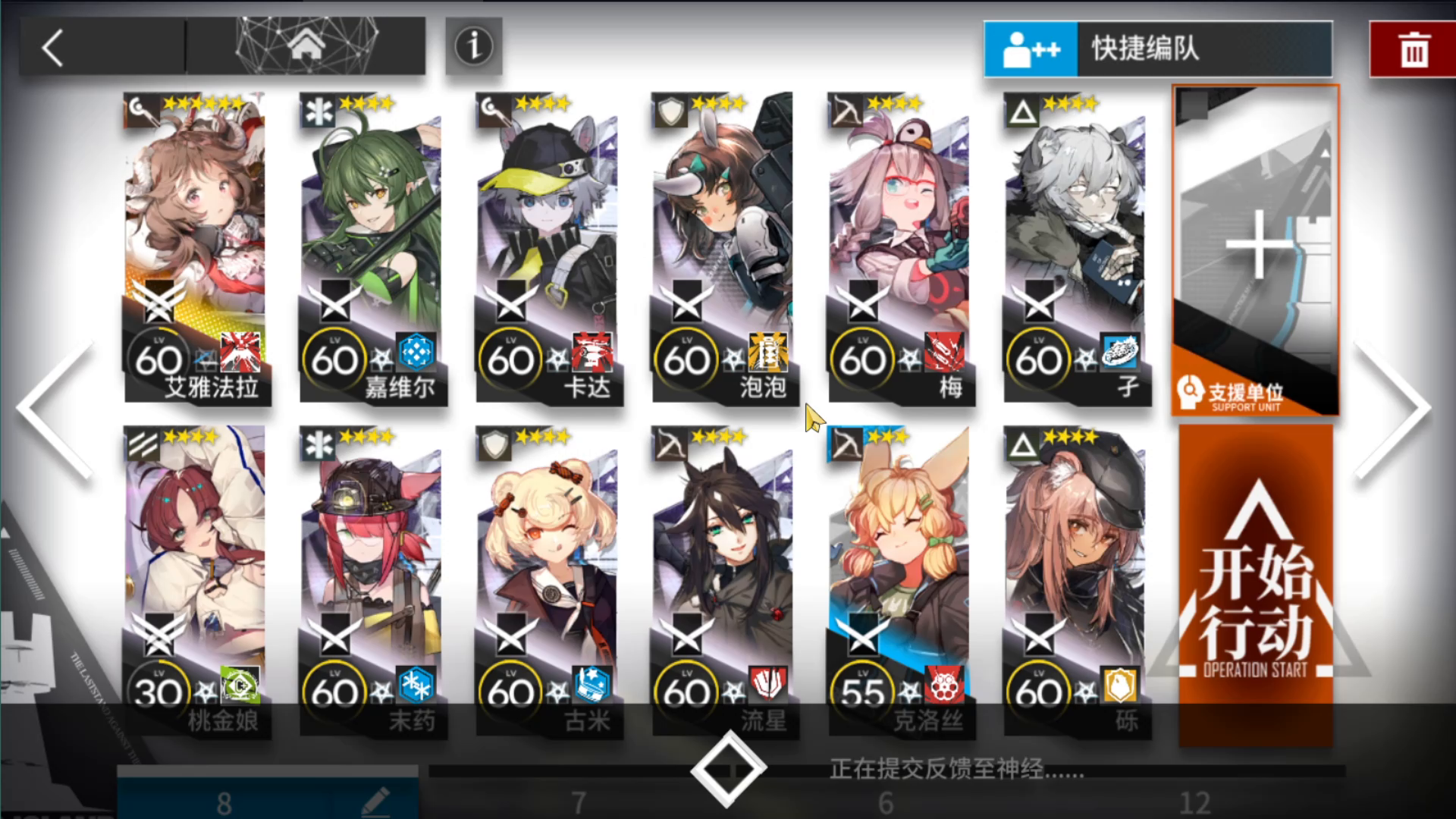1456x819 pixels.
Task: Click the person++ icon on 快捷编队
Action: [1030, 48]
